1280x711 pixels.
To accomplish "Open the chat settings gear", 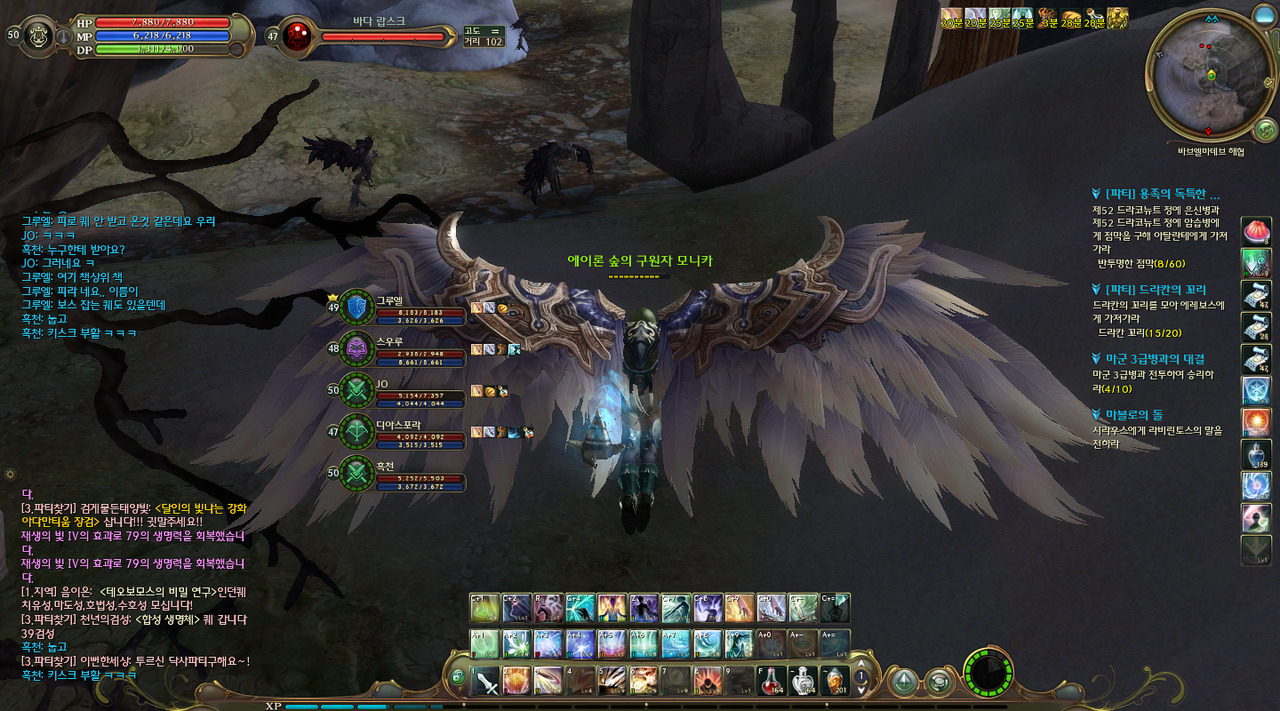I will tap(10, 473).
